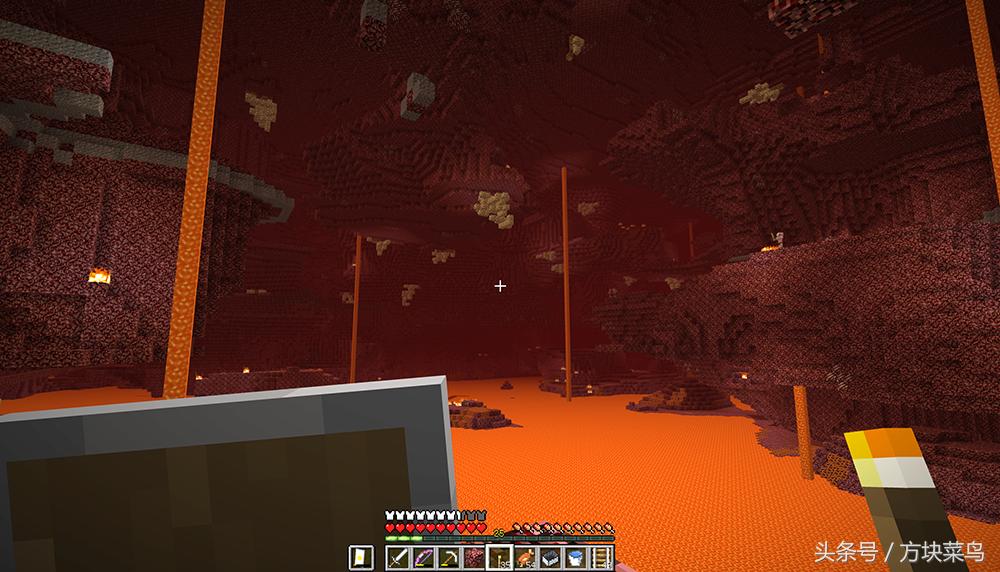Select the water bucket hotbar slot
Viewport: 1000px width, 572px height.
(x=576, y=558)
